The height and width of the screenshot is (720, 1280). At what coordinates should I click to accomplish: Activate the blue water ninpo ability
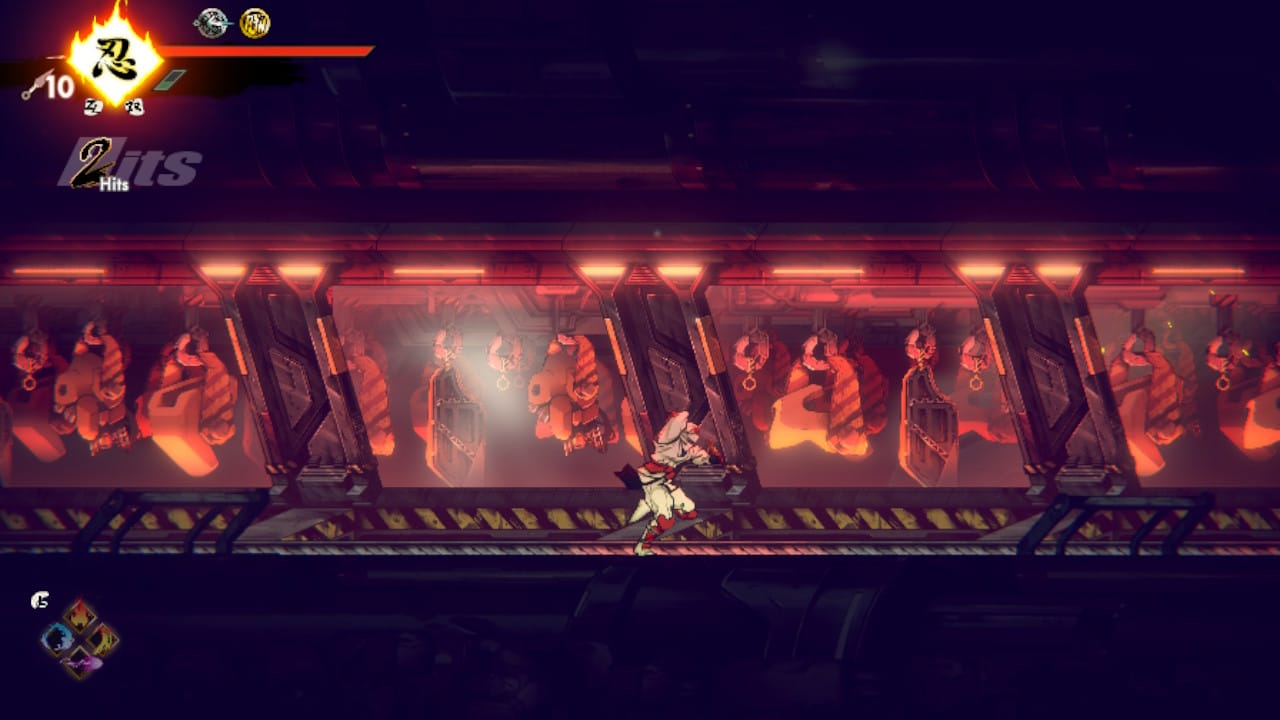pos(57,638)
